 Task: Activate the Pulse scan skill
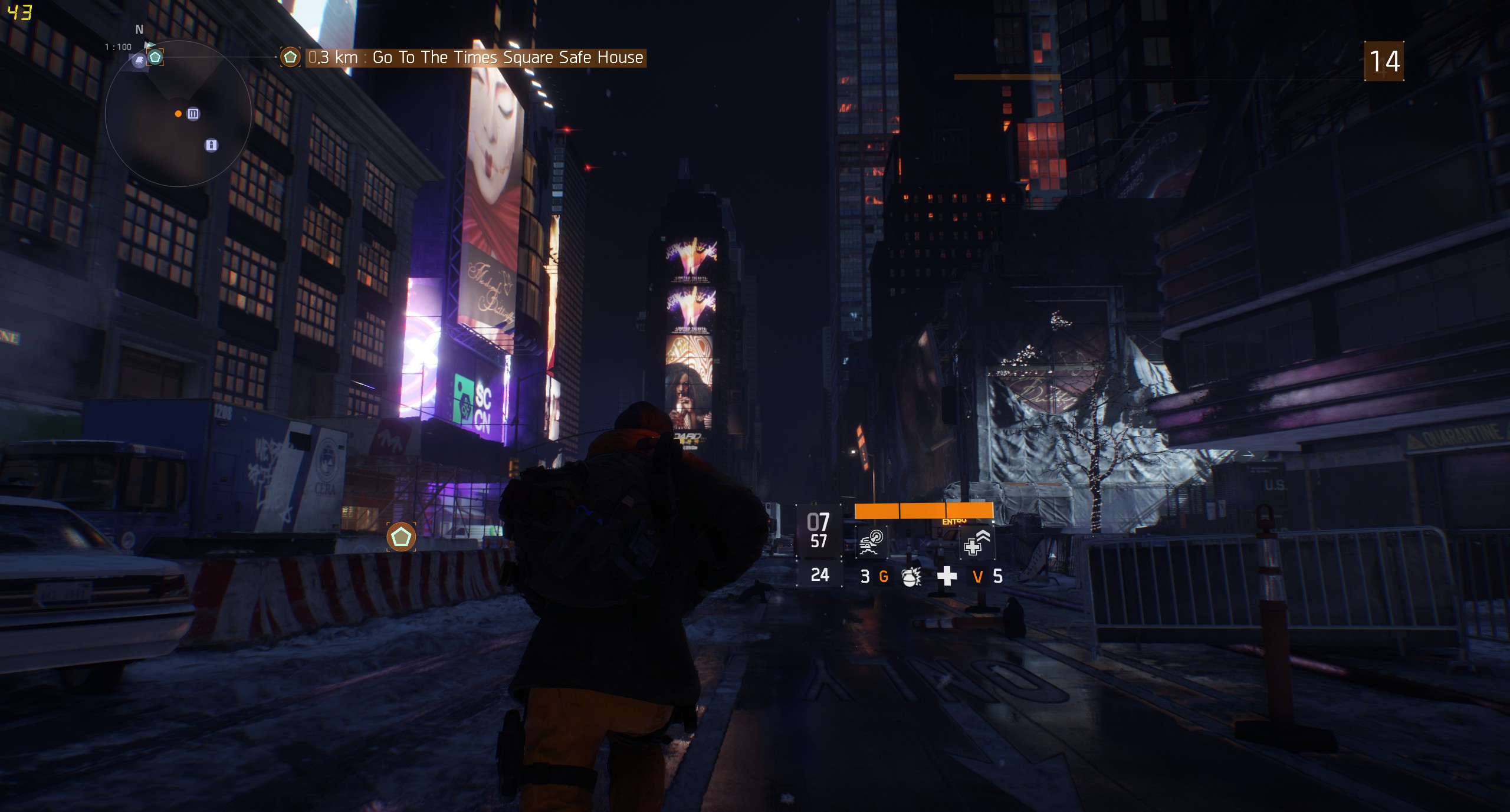coord(871,543)
